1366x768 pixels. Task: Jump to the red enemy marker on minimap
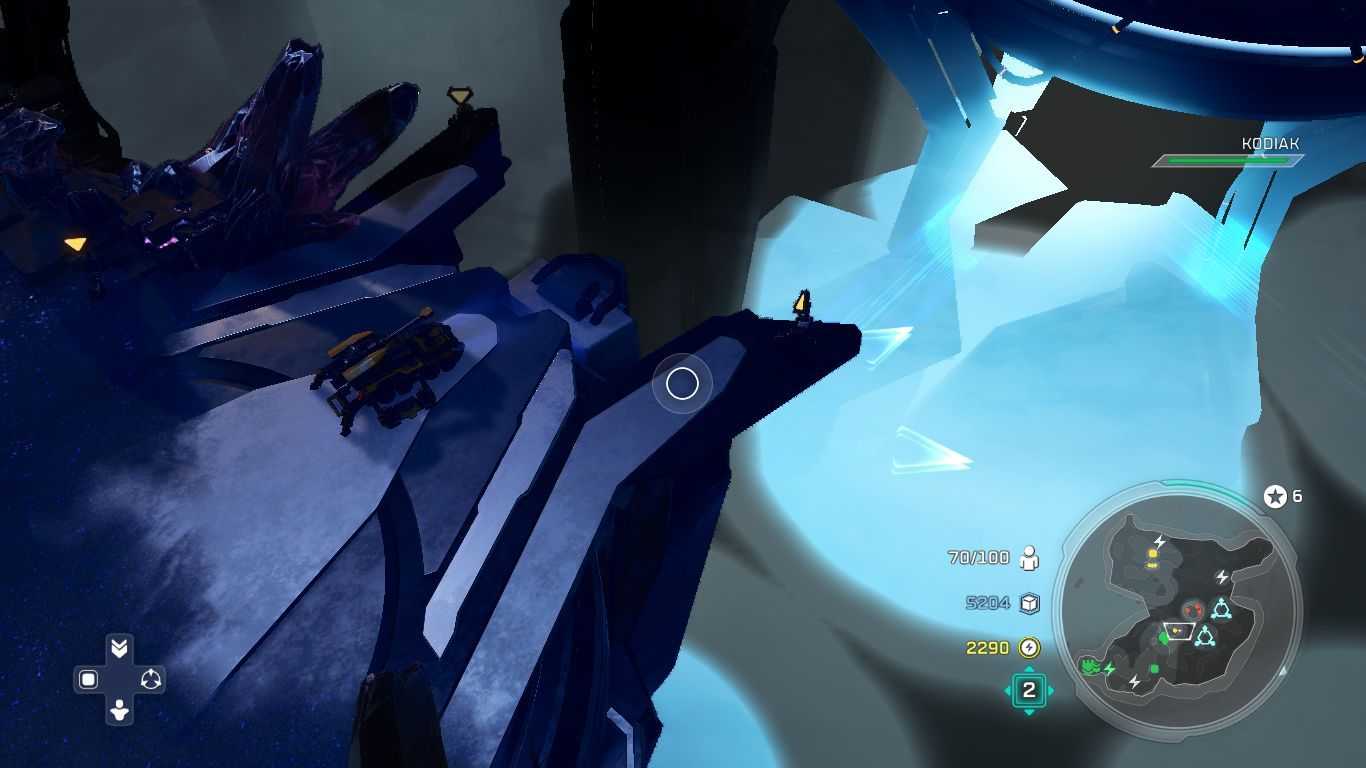(x=1191, y=609)
